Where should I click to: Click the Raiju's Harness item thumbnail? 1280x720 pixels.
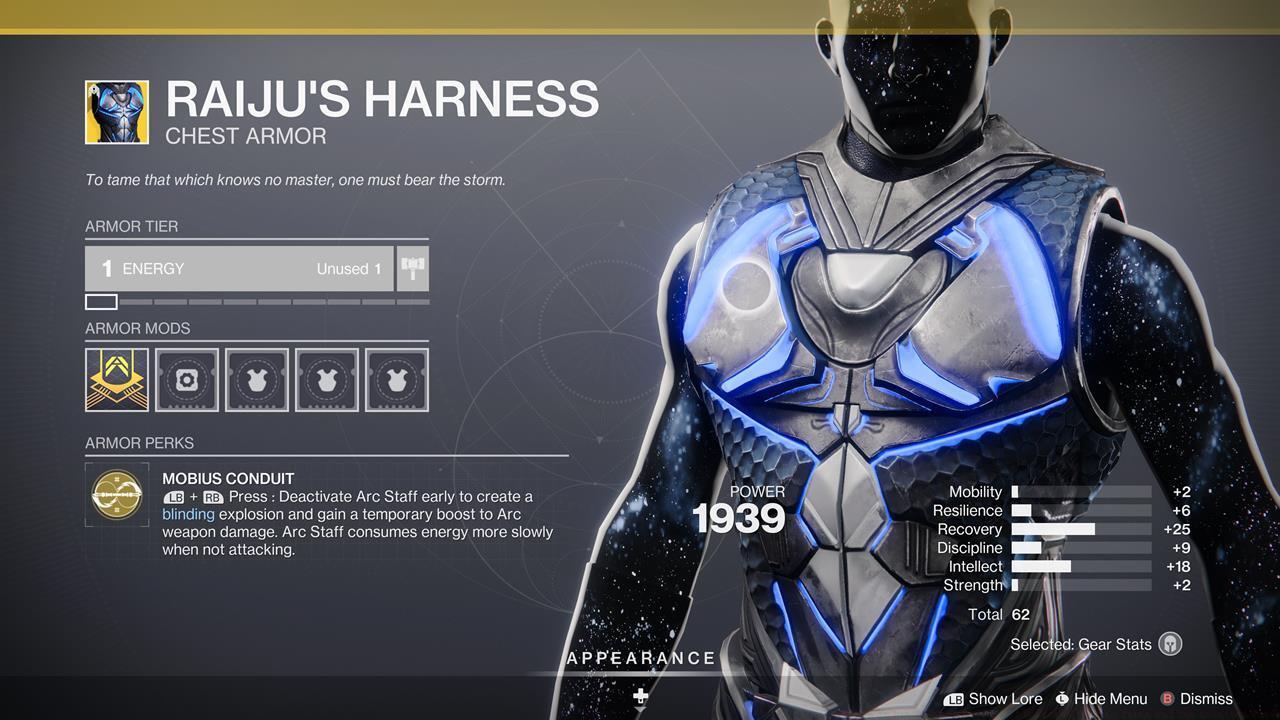point(117,111)
